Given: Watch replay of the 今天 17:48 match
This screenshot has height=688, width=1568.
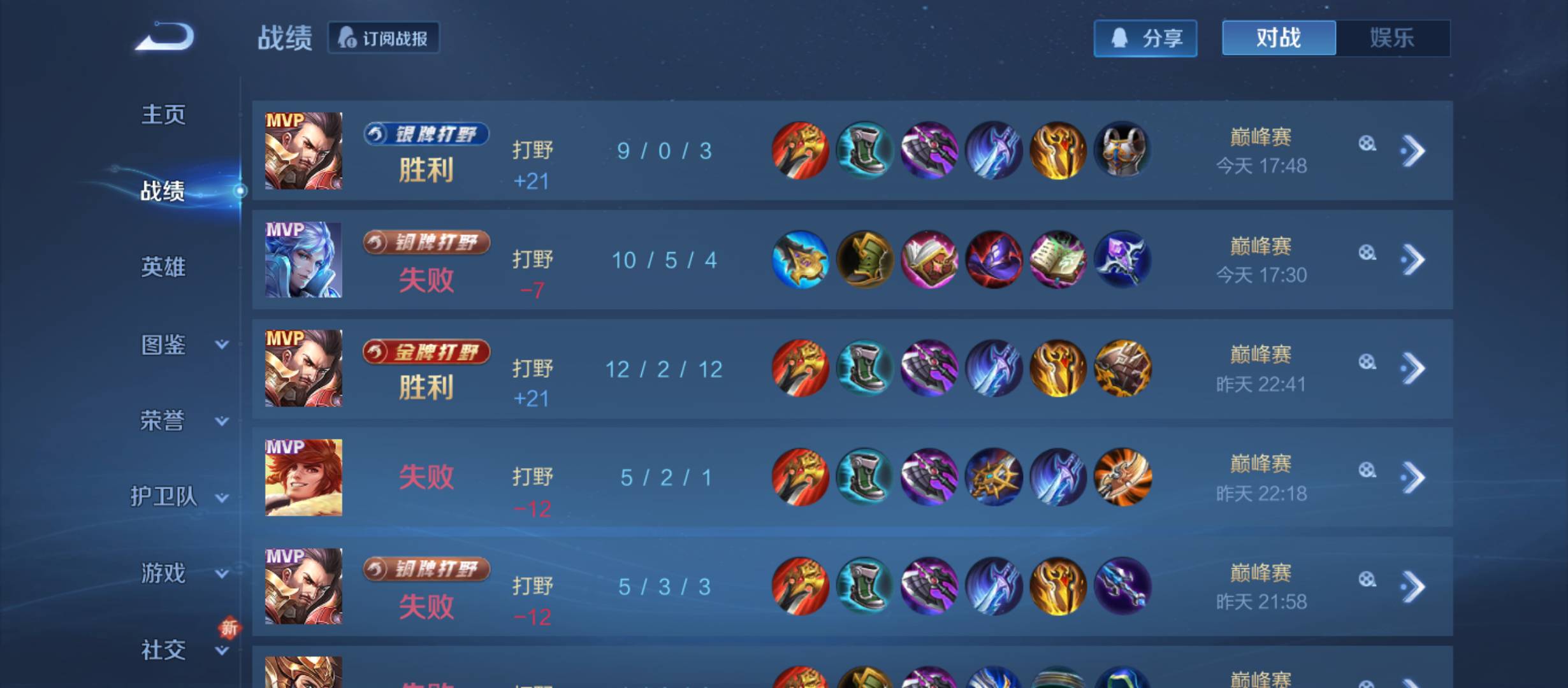Looking at the screenshot, I should 1367,144.
